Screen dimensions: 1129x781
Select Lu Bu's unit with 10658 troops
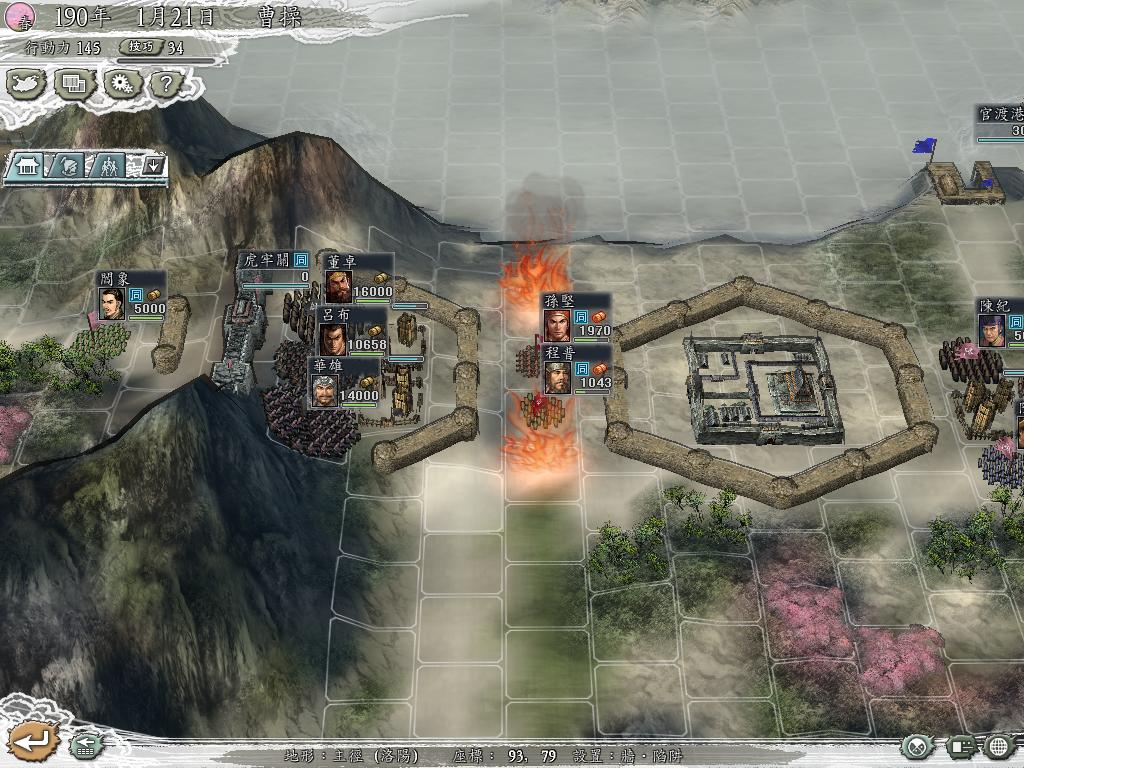[x=333, y=338]
